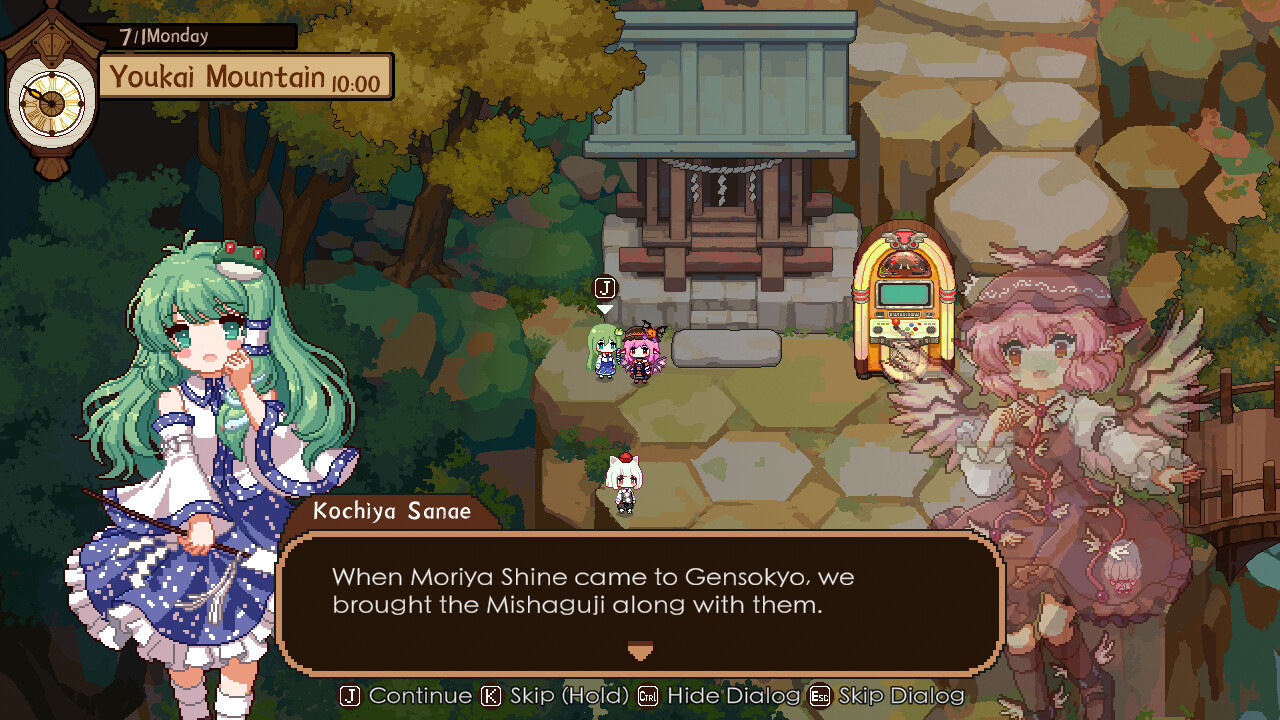The height and width of the screenshot is (720, 1280).
Task: Advance dialog with the down arrow indicator
Action: 639,651
